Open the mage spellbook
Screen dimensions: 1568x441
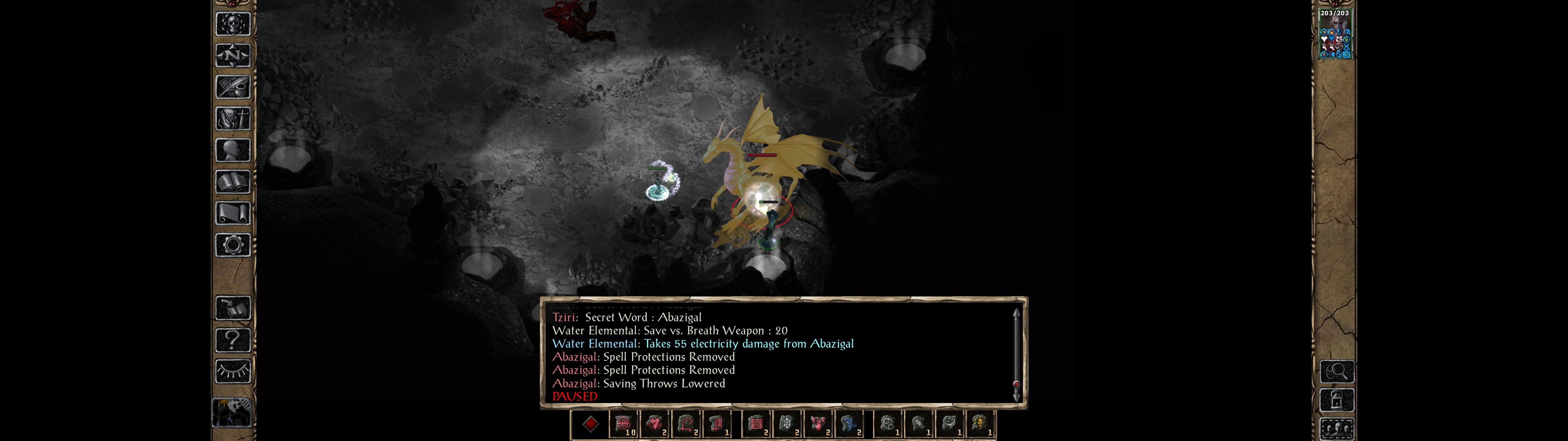click(233, 182)
